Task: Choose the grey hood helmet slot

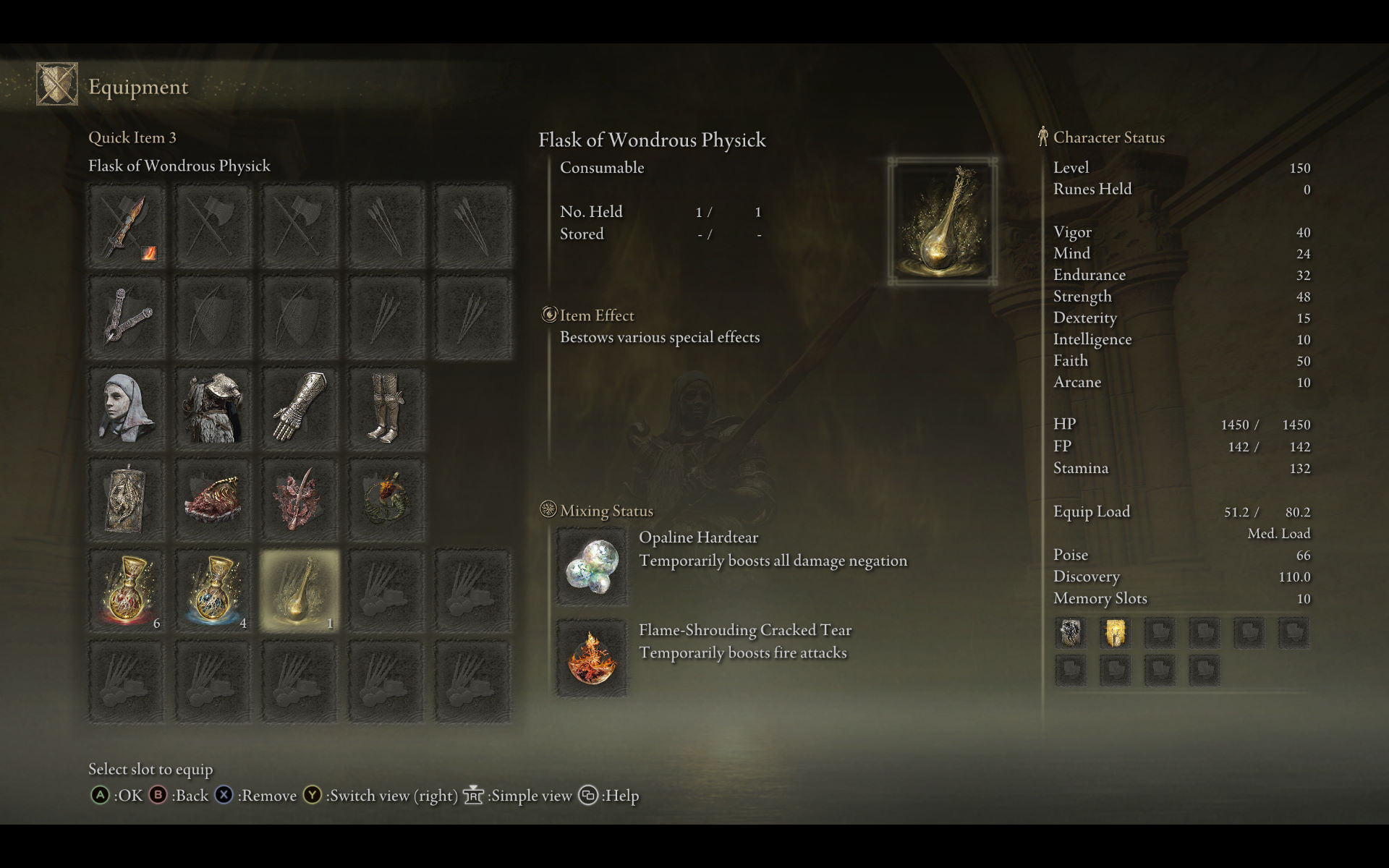Action: 127,408
